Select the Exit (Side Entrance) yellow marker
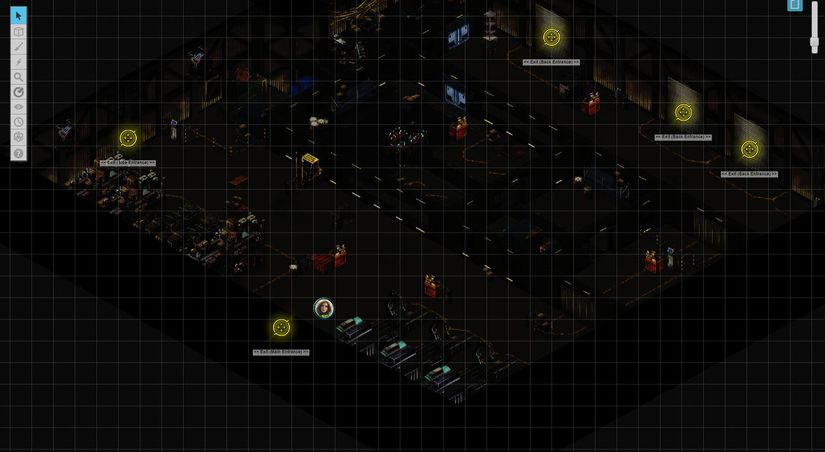Viewport: 825px width, 452px height. point(128,138)
